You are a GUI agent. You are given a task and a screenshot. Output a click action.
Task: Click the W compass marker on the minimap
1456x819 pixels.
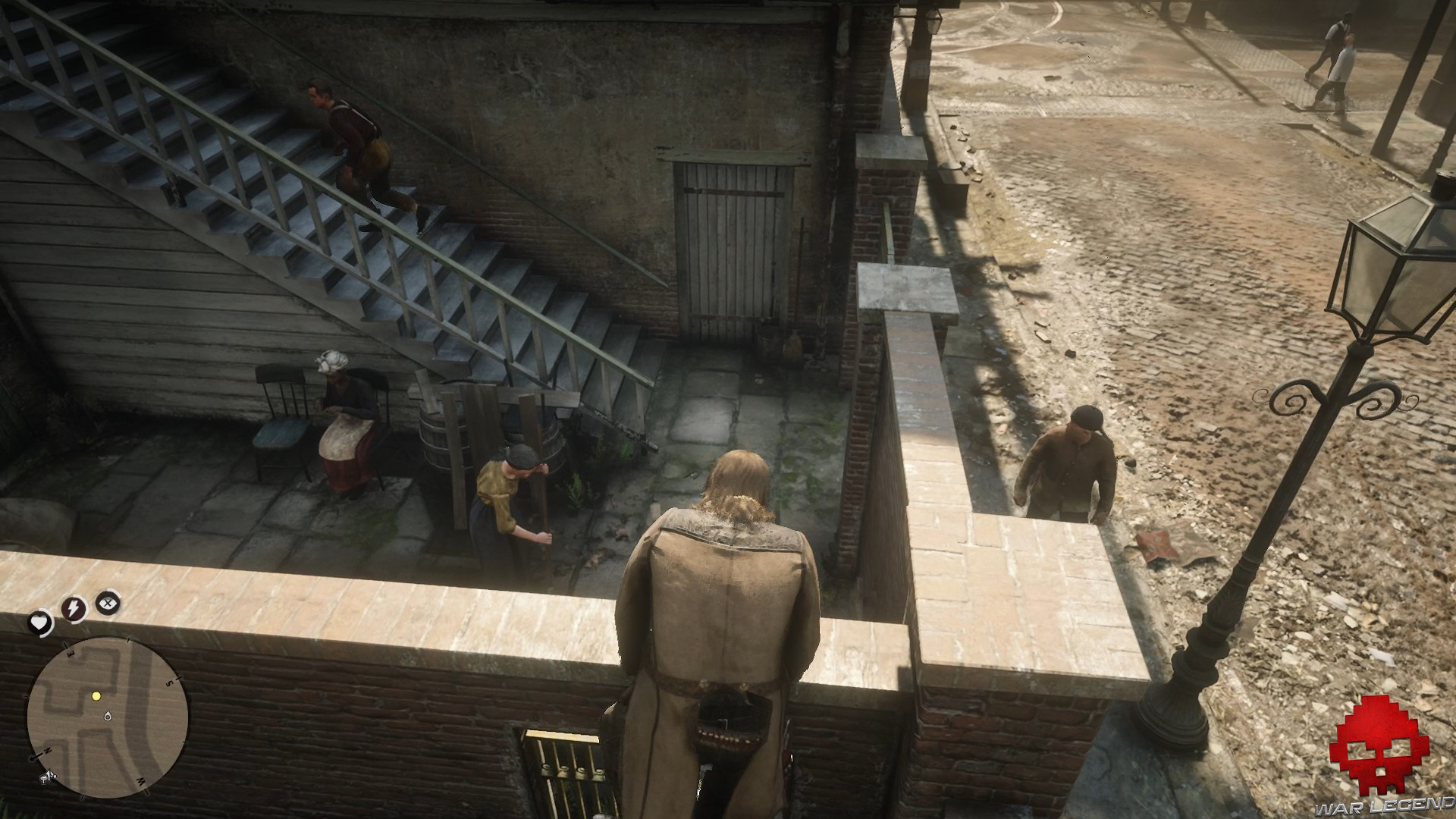(x=140, y=782)
